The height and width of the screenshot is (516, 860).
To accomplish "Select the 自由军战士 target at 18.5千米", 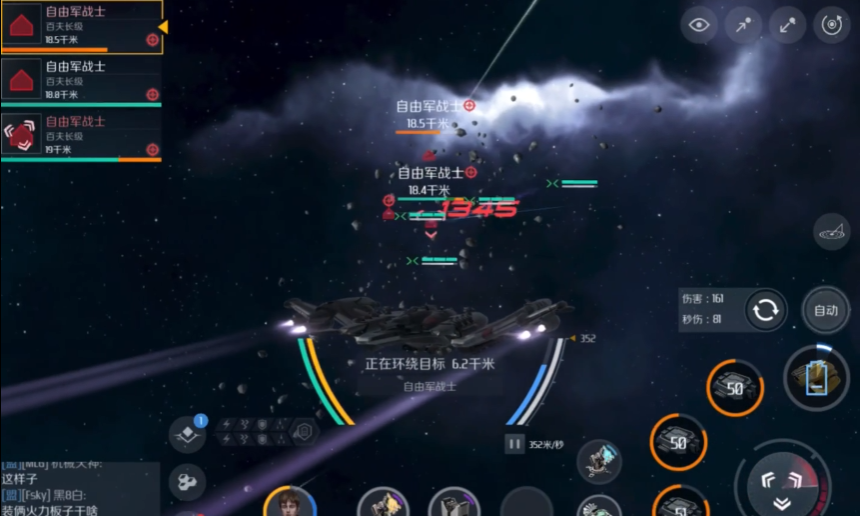I will pyautogui.click(x=80, y=26).
